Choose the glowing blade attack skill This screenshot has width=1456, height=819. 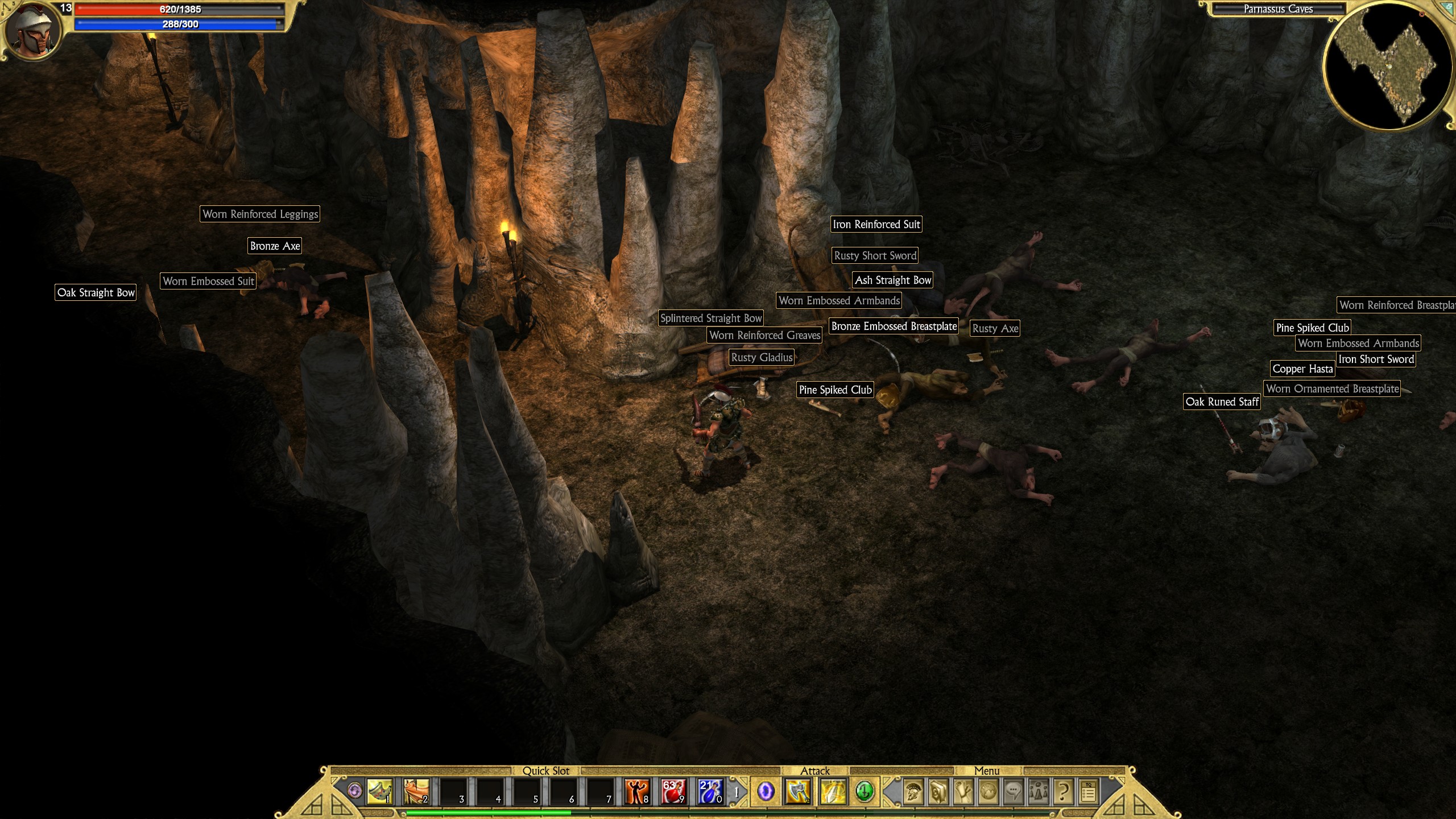pos(833,791)
